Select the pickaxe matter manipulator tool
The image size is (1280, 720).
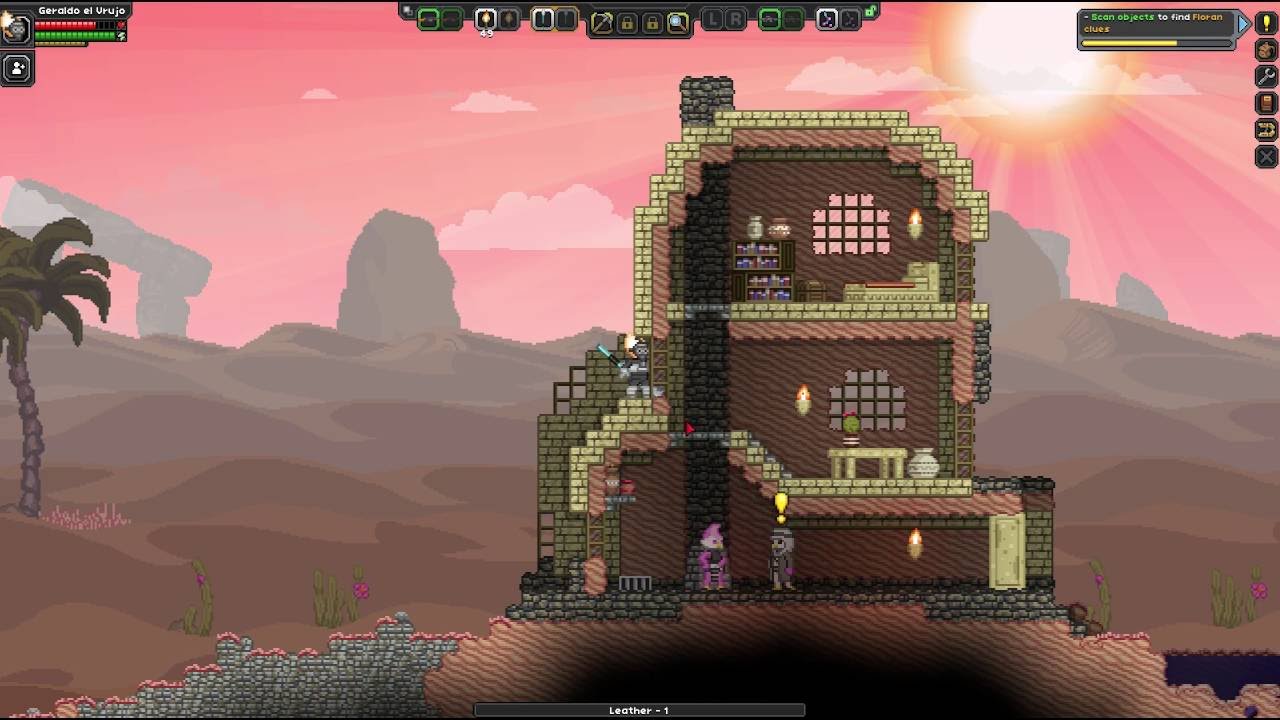coord(602,23)
